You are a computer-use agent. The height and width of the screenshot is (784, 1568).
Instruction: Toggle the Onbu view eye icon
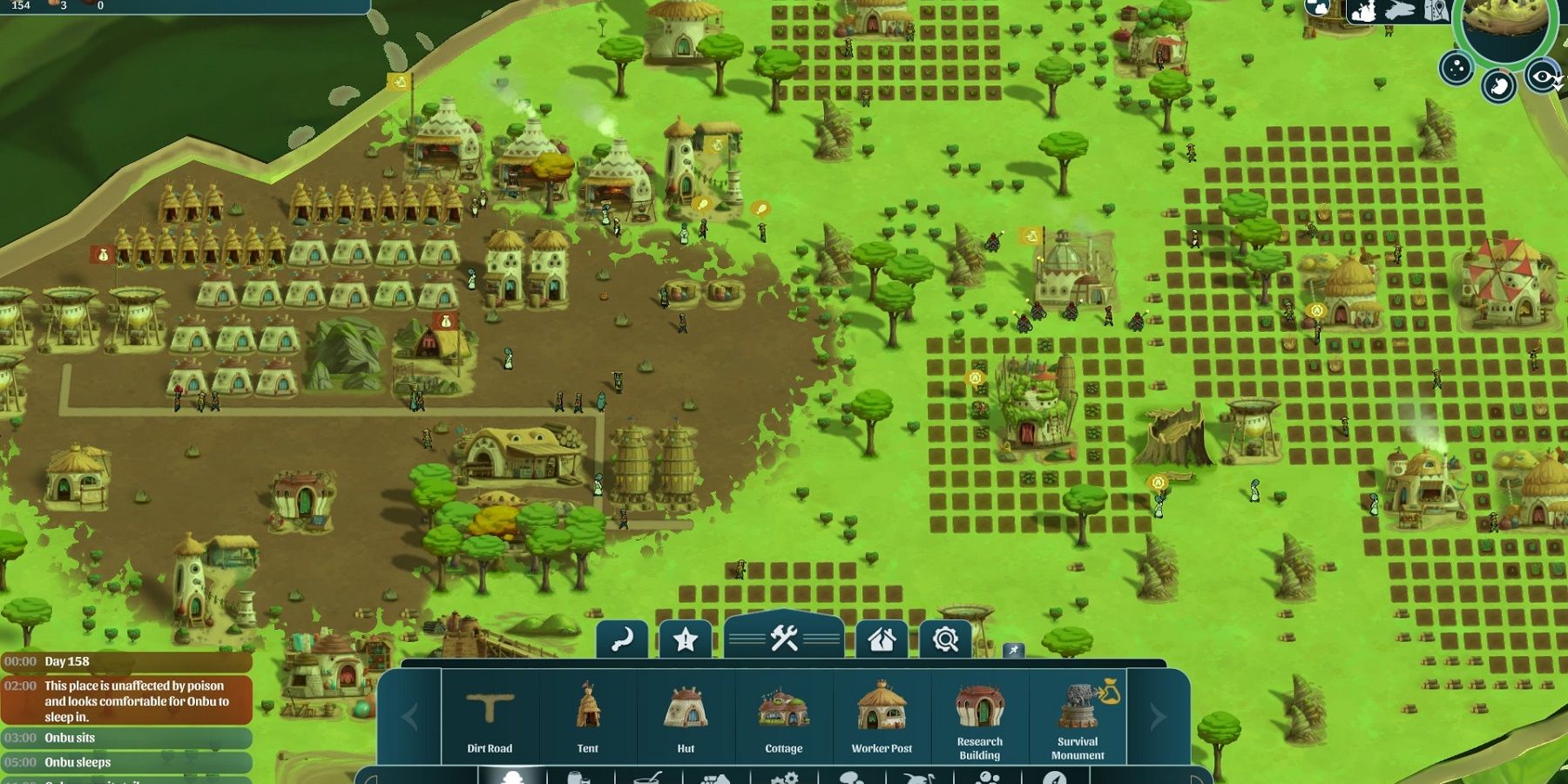pos(1542,77)
